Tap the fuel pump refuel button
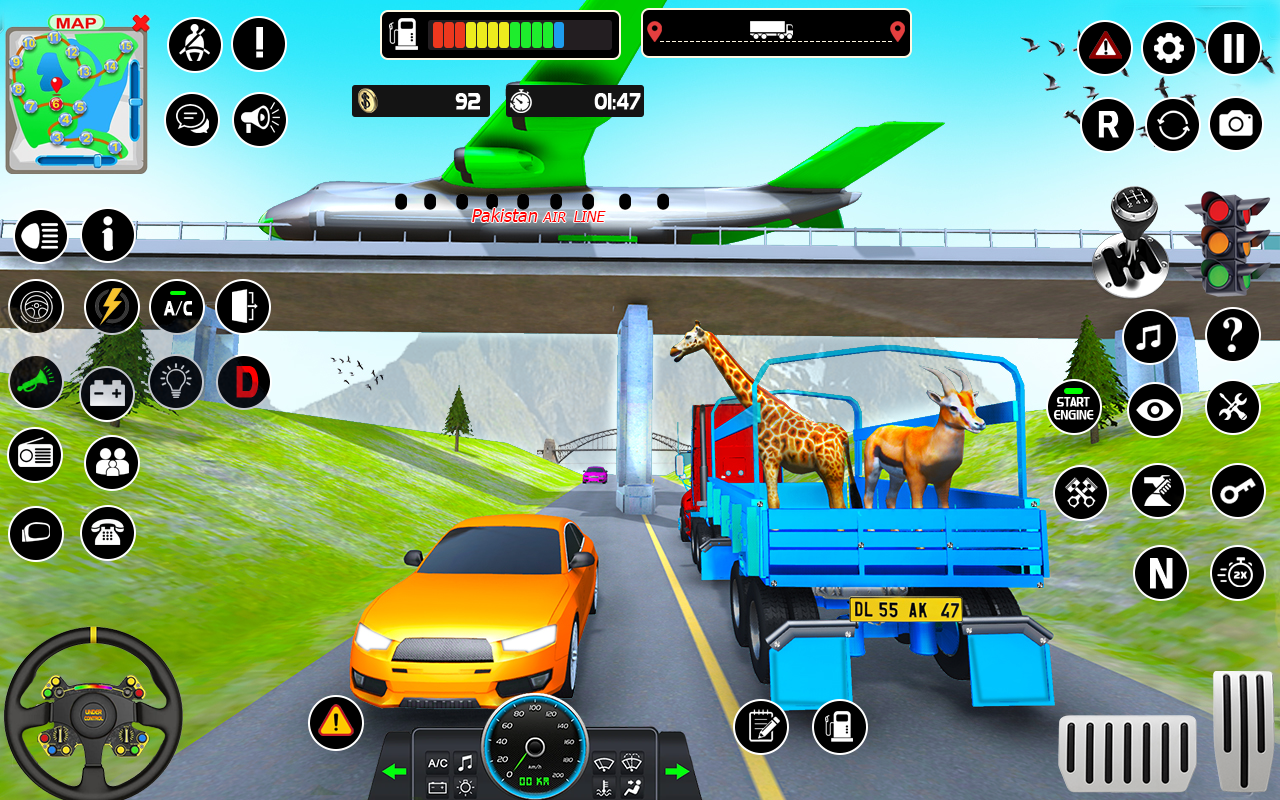Image resolution: width=1280 pixels, height=800 pixels. [839, 726]
